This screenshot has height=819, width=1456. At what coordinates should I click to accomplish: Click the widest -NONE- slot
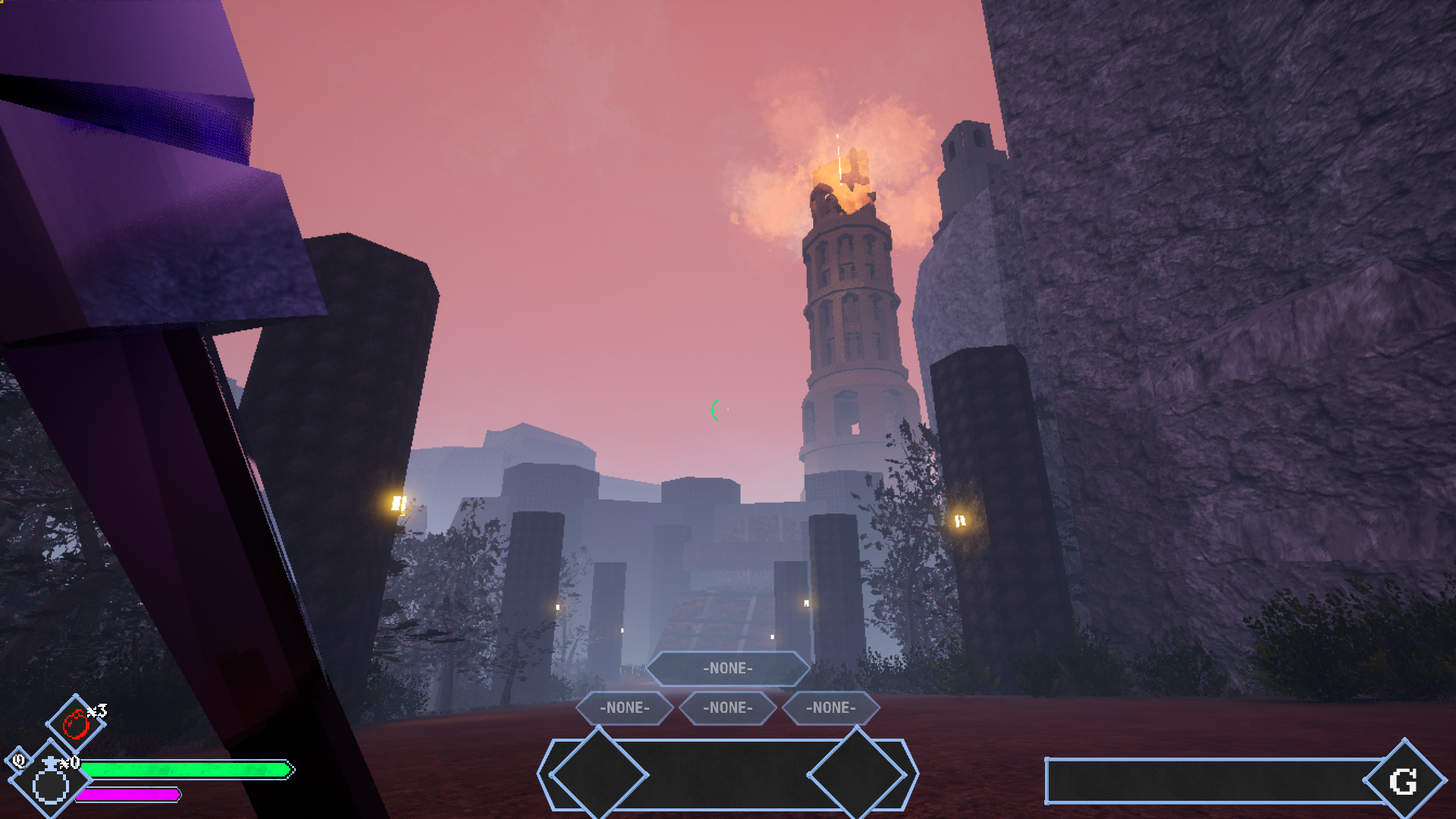(x=727, y=668)
